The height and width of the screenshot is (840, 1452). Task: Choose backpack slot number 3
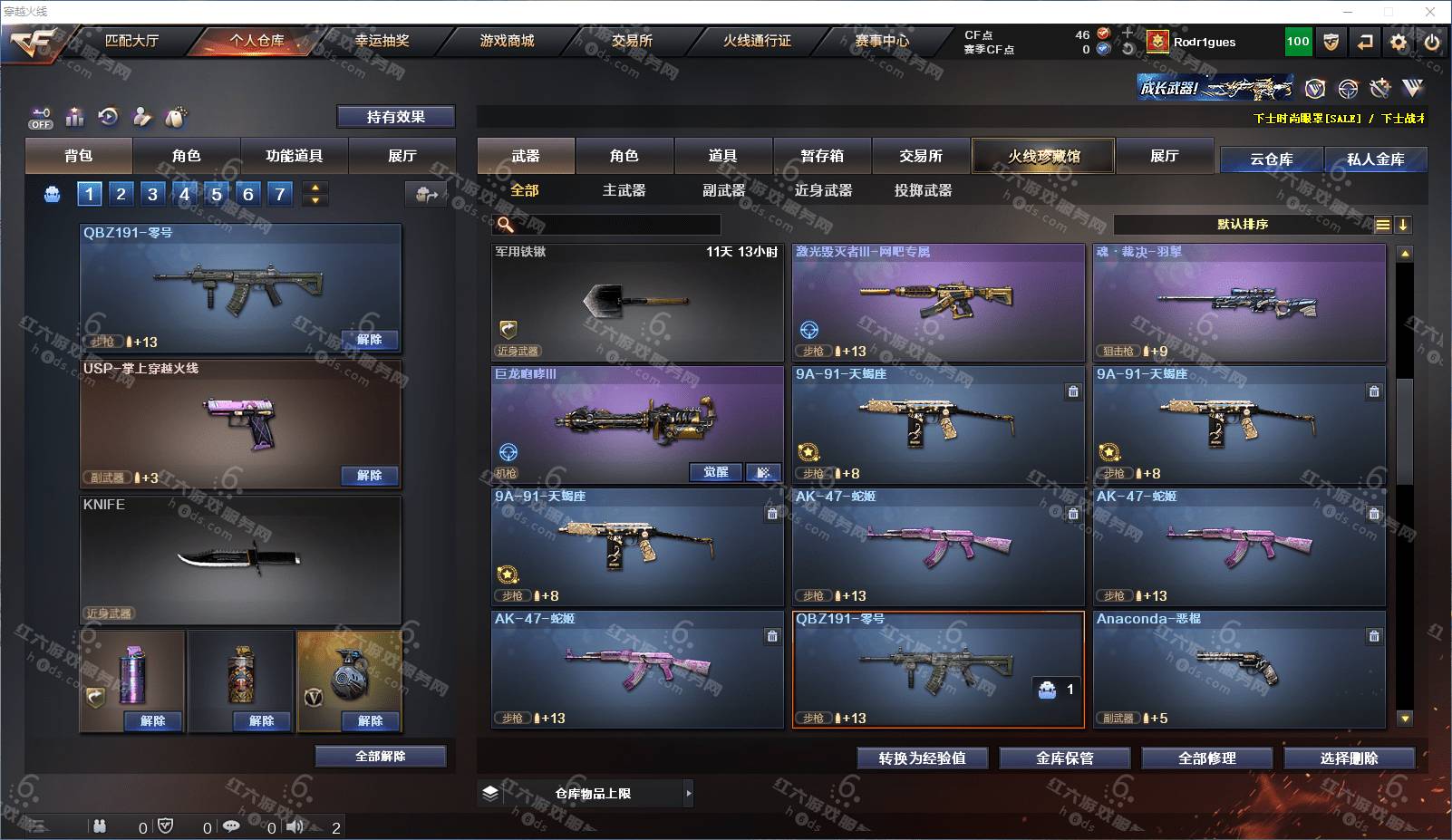tap(152, 194)
